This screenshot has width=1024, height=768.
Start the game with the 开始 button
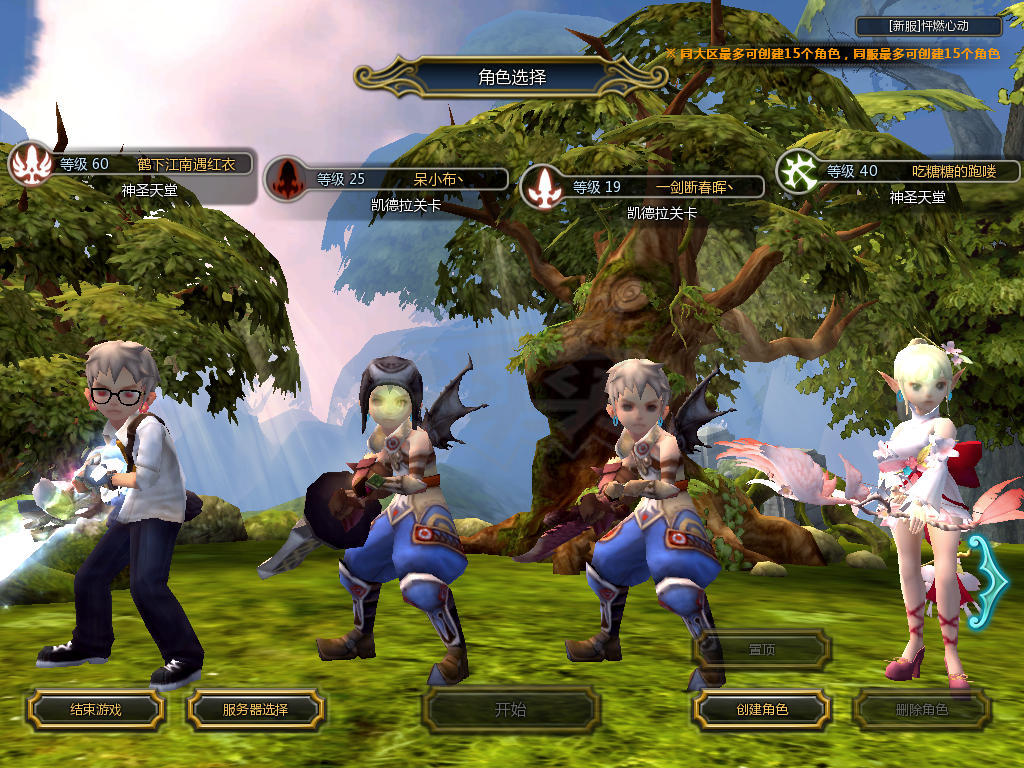coord(510,710)
